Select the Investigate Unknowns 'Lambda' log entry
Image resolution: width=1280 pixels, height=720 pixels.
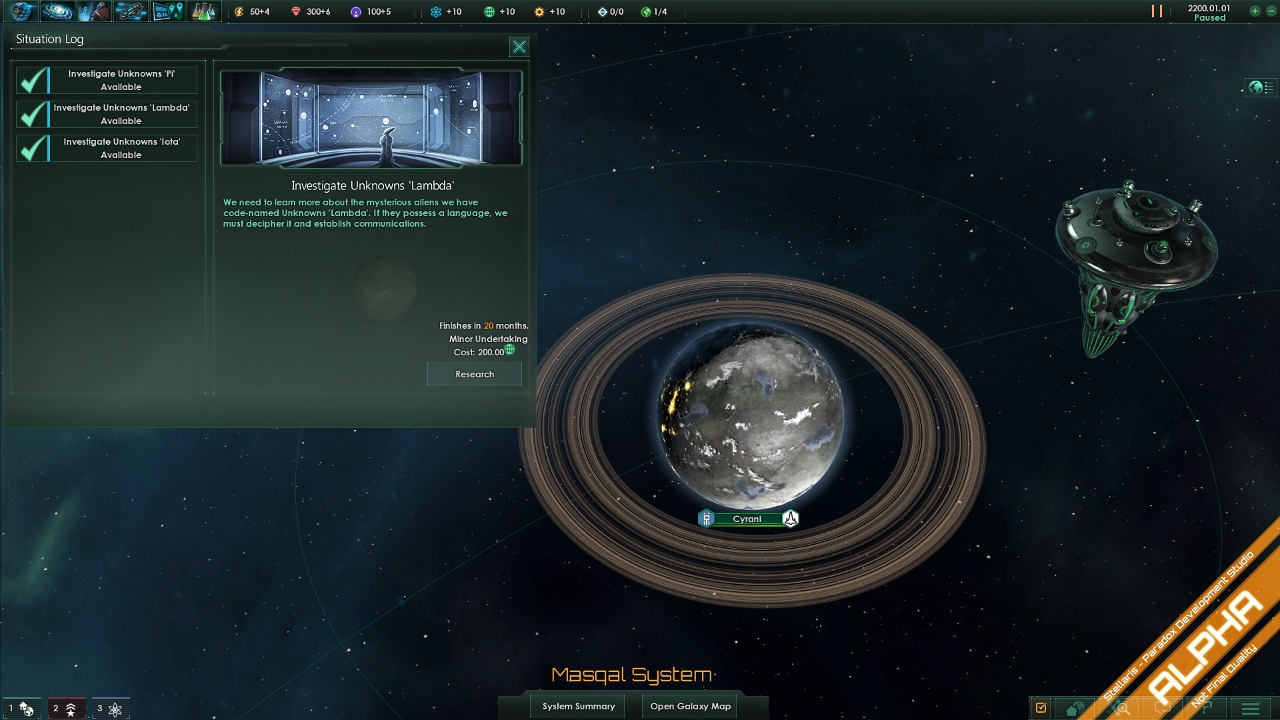click(120, 113)
